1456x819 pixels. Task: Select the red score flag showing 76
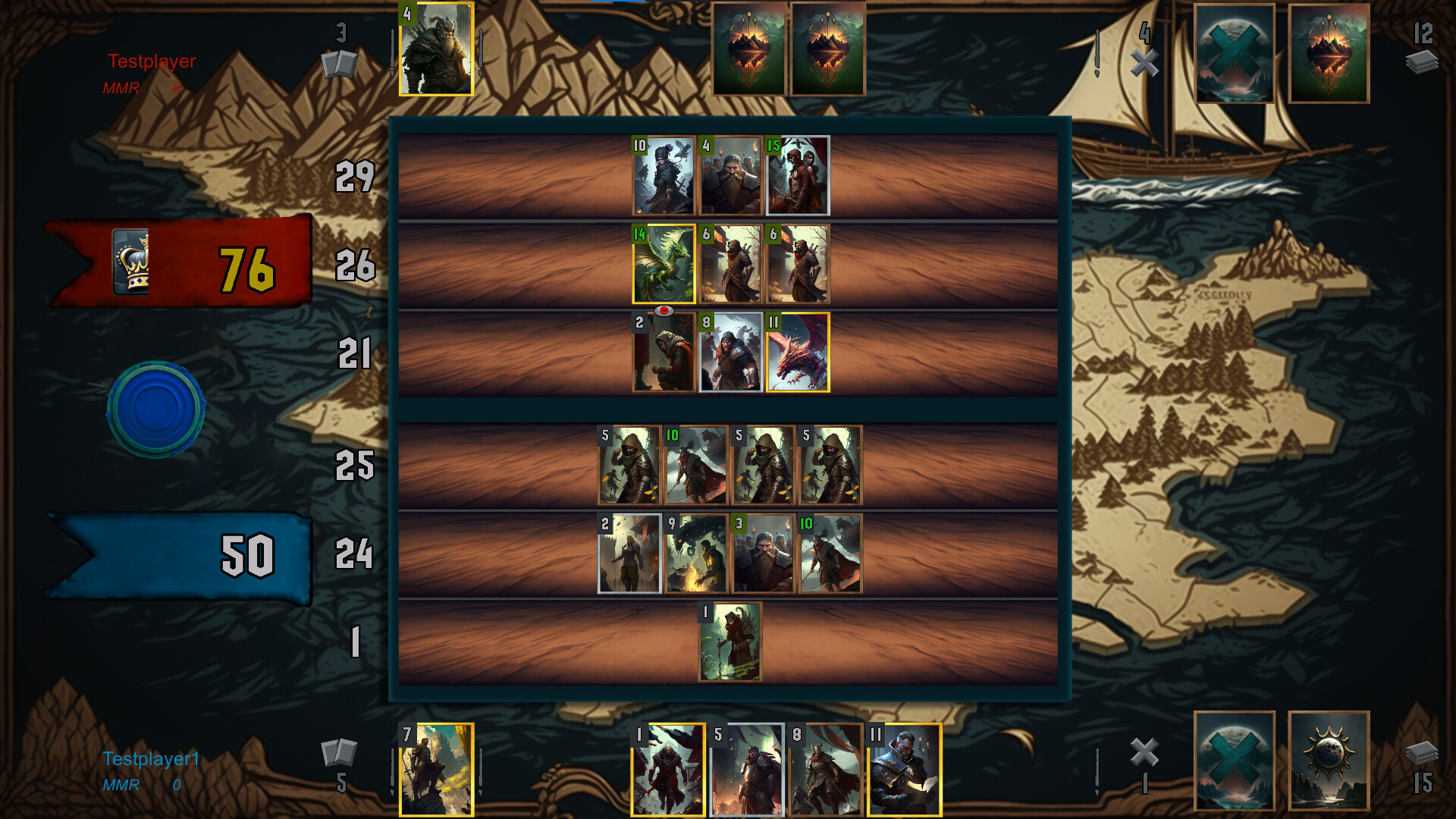click(227, 265)
